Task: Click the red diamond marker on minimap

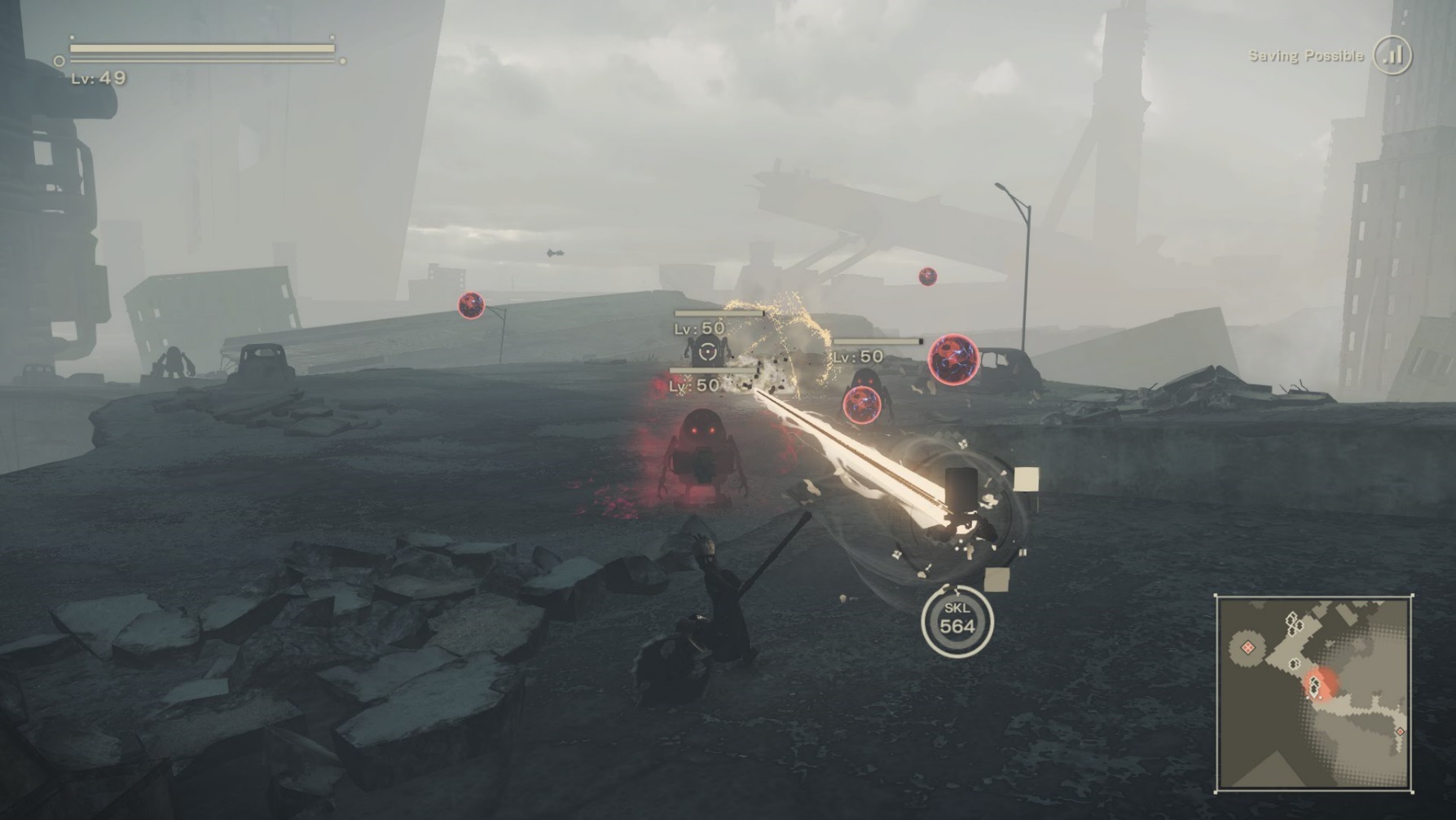Action: pos(1247,647)
